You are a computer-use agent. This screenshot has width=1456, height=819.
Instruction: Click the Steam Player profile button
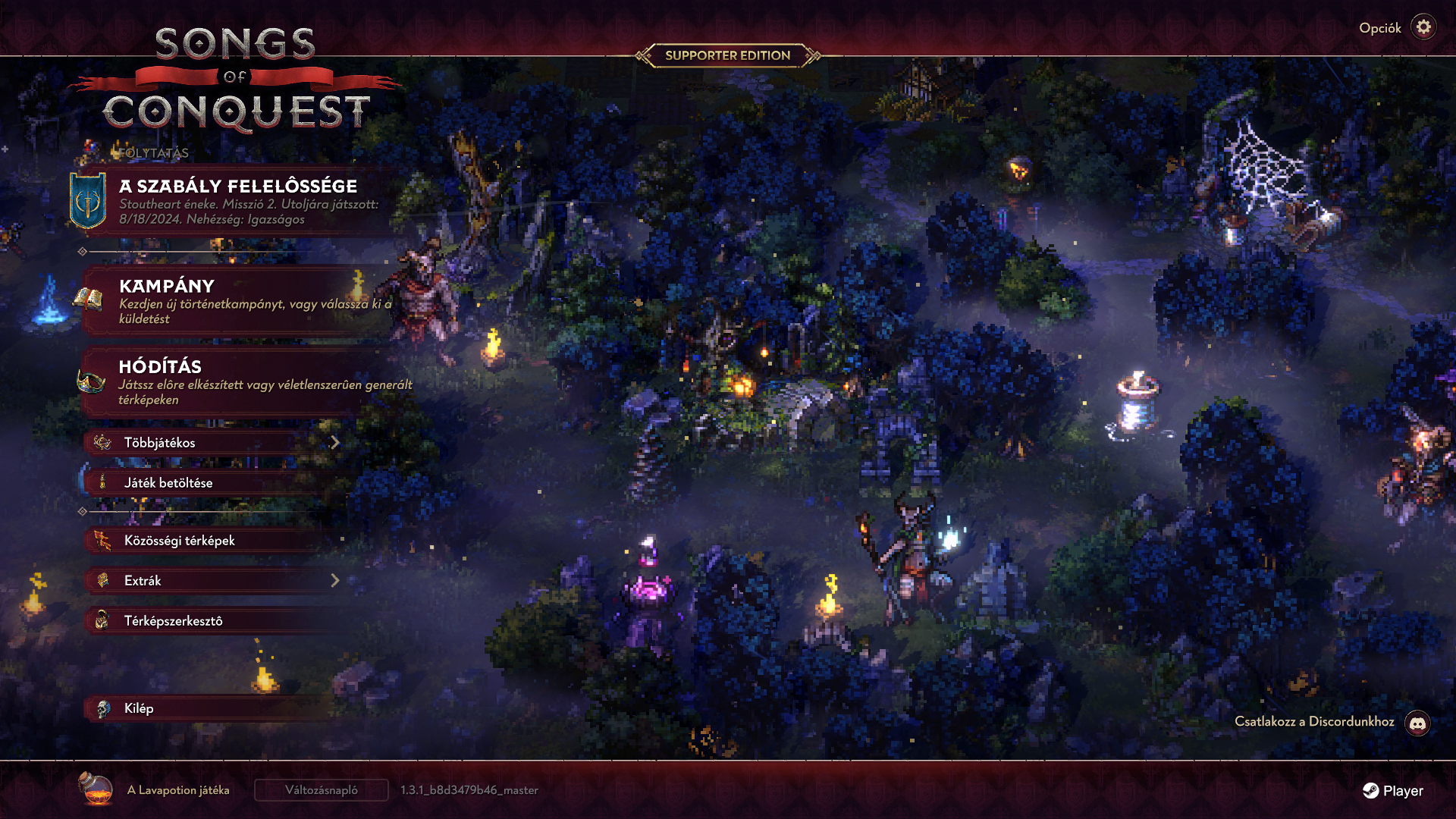1393,791
